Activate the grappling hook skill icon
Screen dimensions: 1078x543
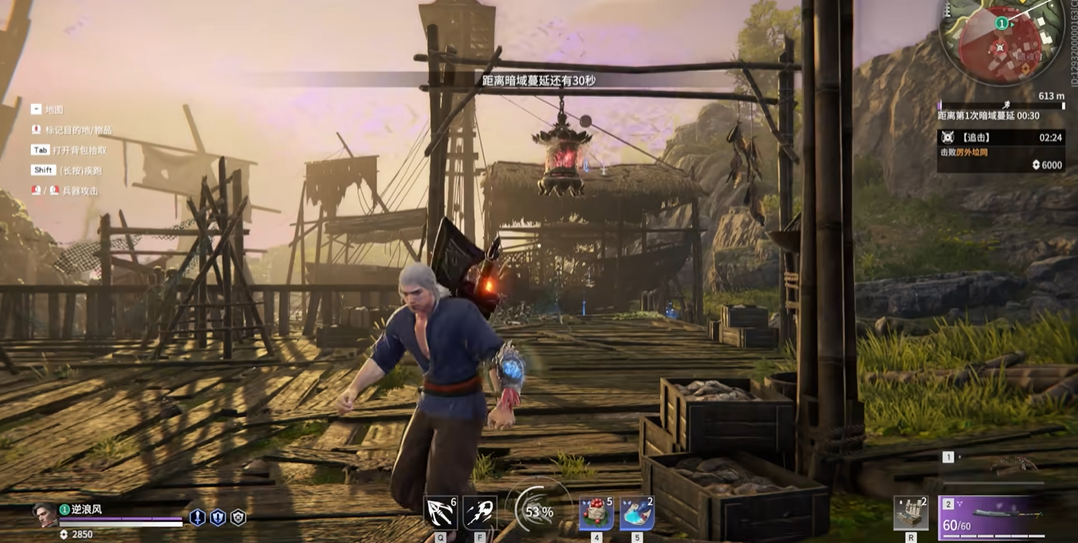tap(441, 512)
